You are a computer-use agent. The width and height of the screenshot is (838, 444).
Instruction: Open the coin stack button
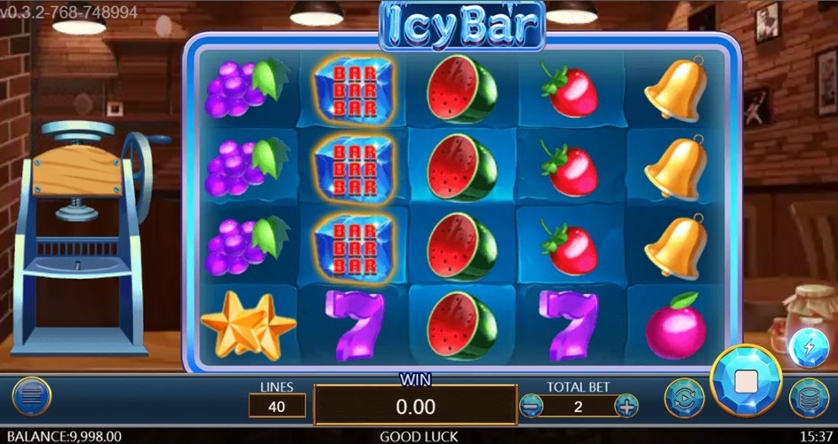[807, 397]
